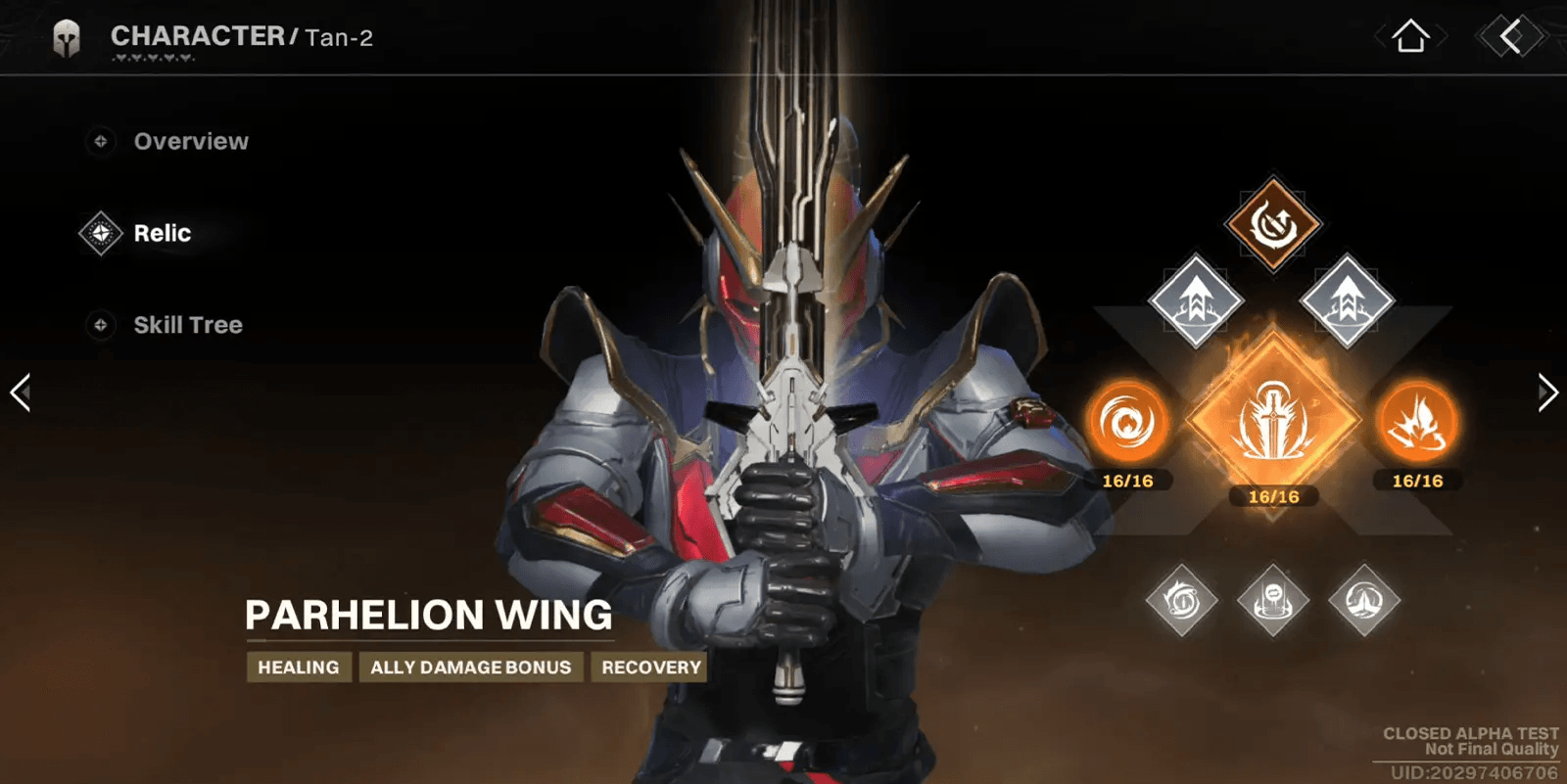This screenshot has height=784, width=1567.
Task: Show the next character with the right-edge arrow
Action: coord(1546,392)
